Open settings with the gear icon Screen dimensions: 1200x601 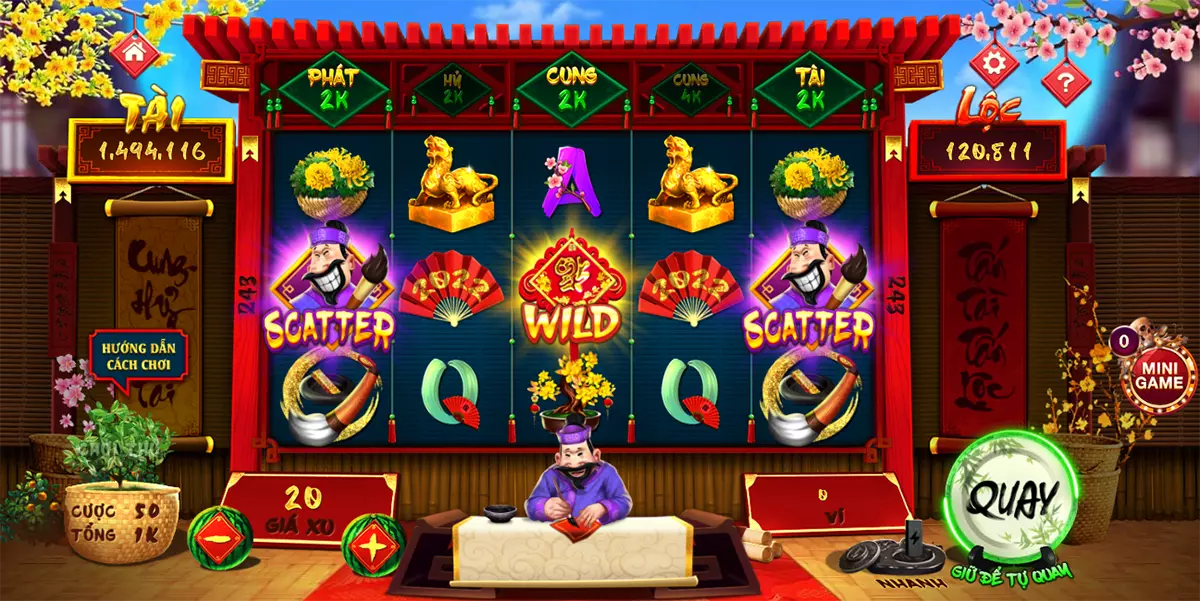(994, 64)
